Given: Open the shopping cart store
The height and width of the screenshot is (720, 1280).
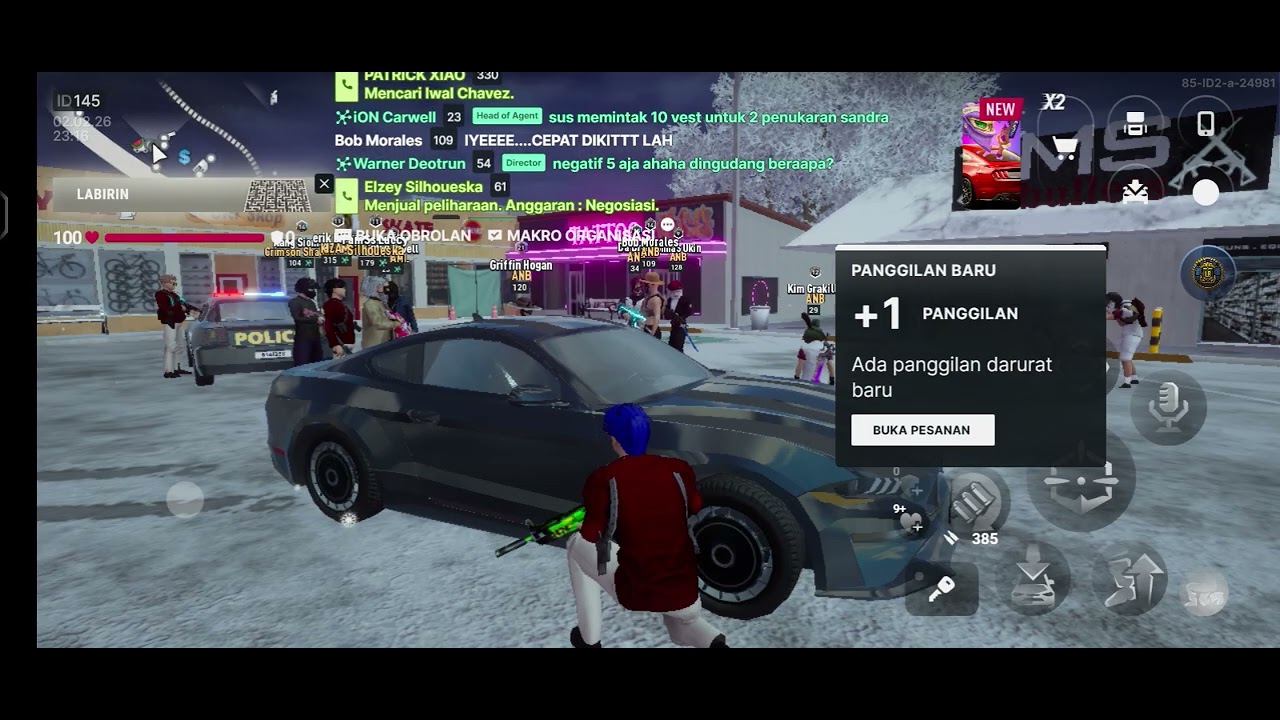Looking at the screenshot, I should (x=1065, y=150).
